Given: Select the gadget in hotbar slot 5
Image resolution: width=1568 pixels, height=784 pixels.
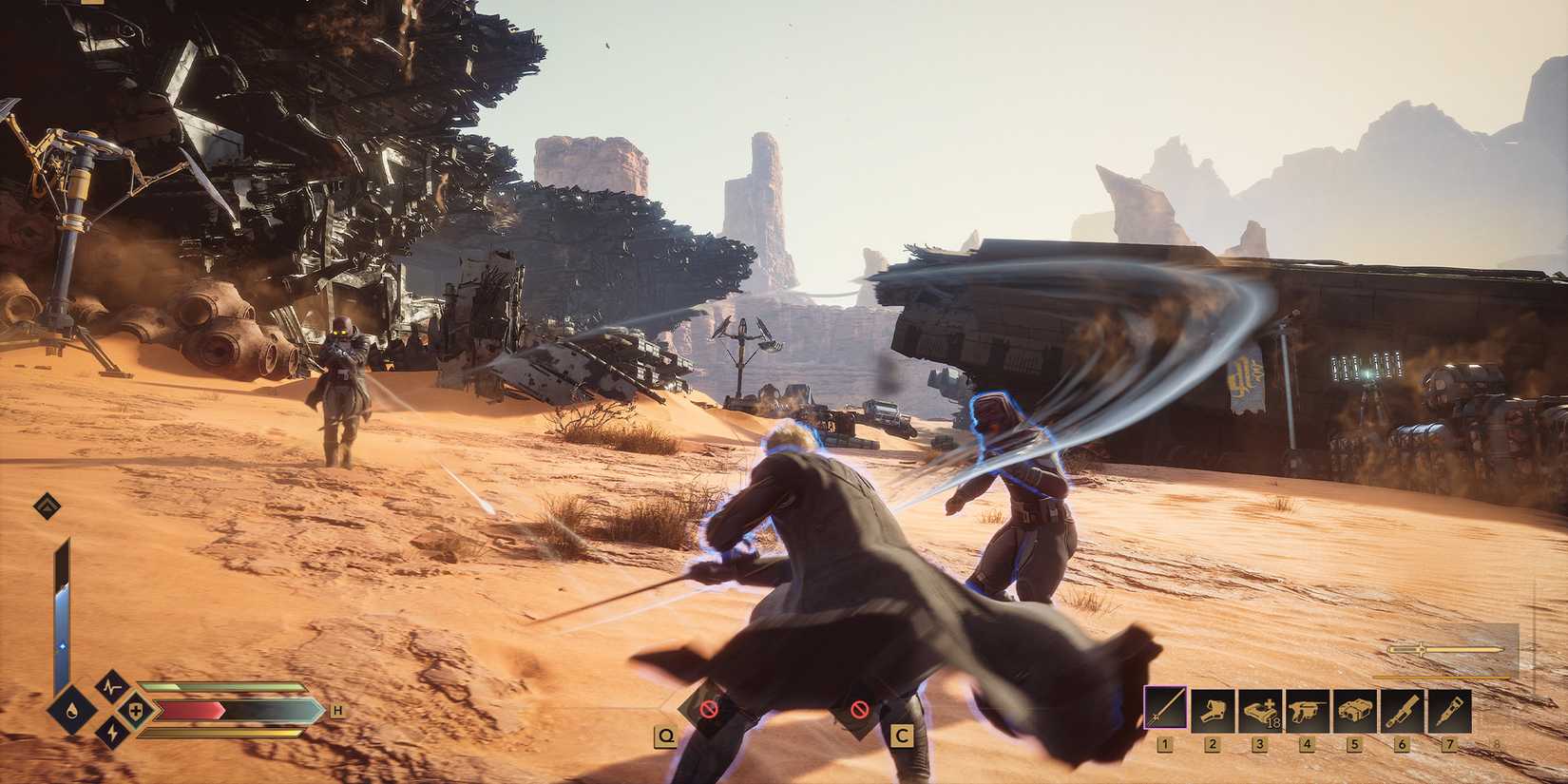Looking at the screenshot, I should click(1354, 708).
